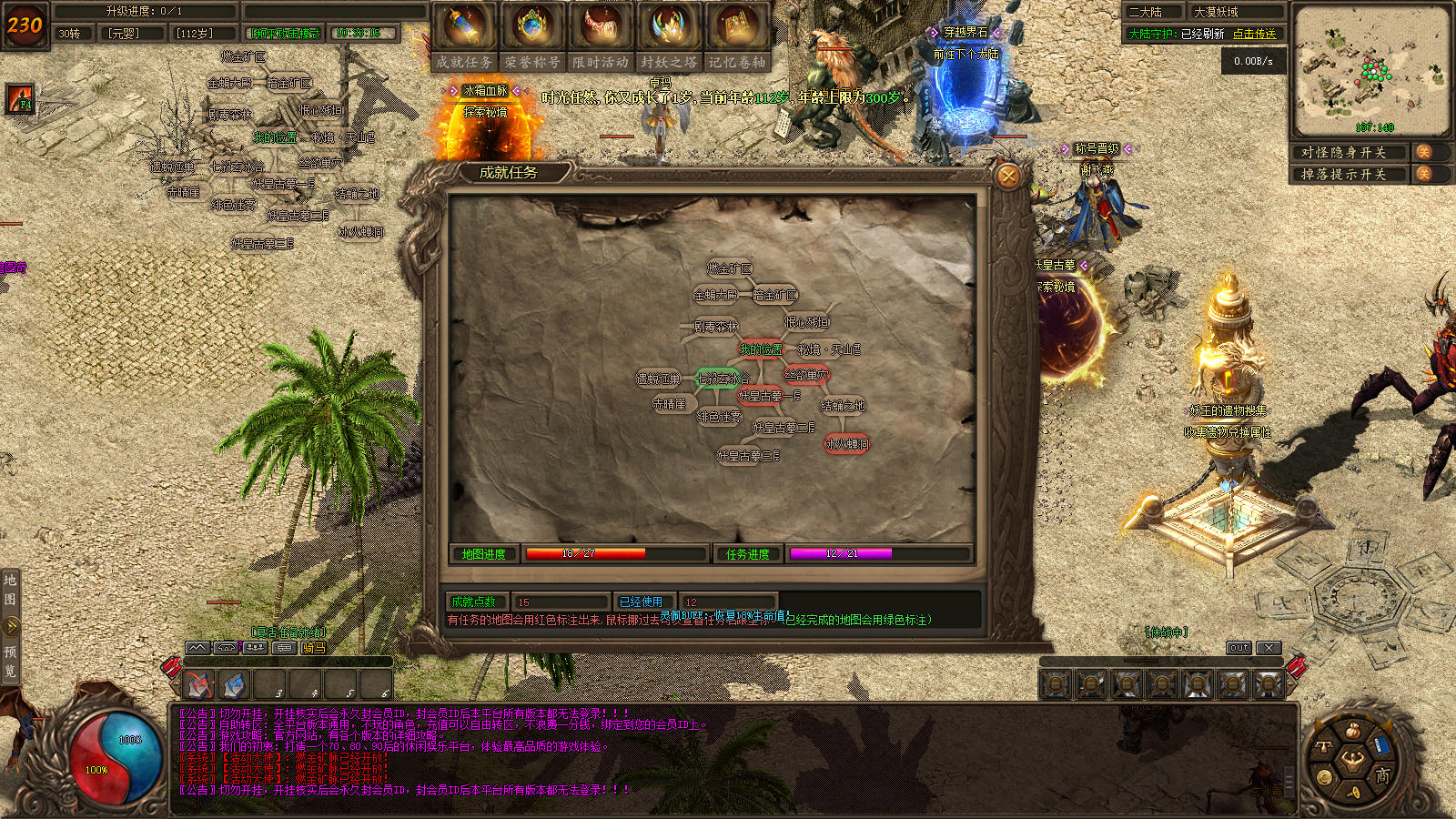
Task: Close the 成就任务 achievement window
Action: 1007,176
